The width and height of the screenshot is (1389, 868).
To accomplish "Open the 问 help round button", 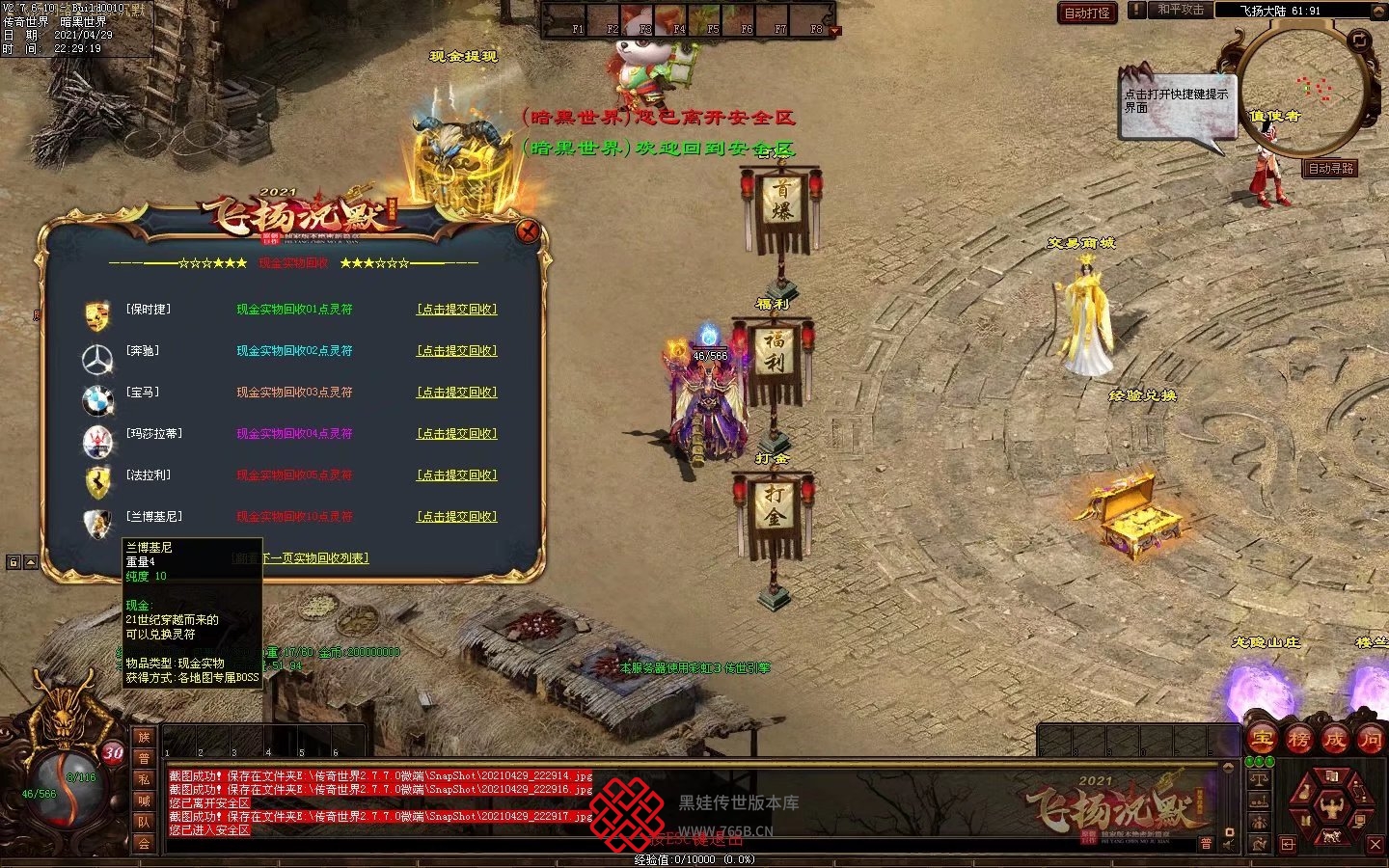I will tap(1370, 739).
